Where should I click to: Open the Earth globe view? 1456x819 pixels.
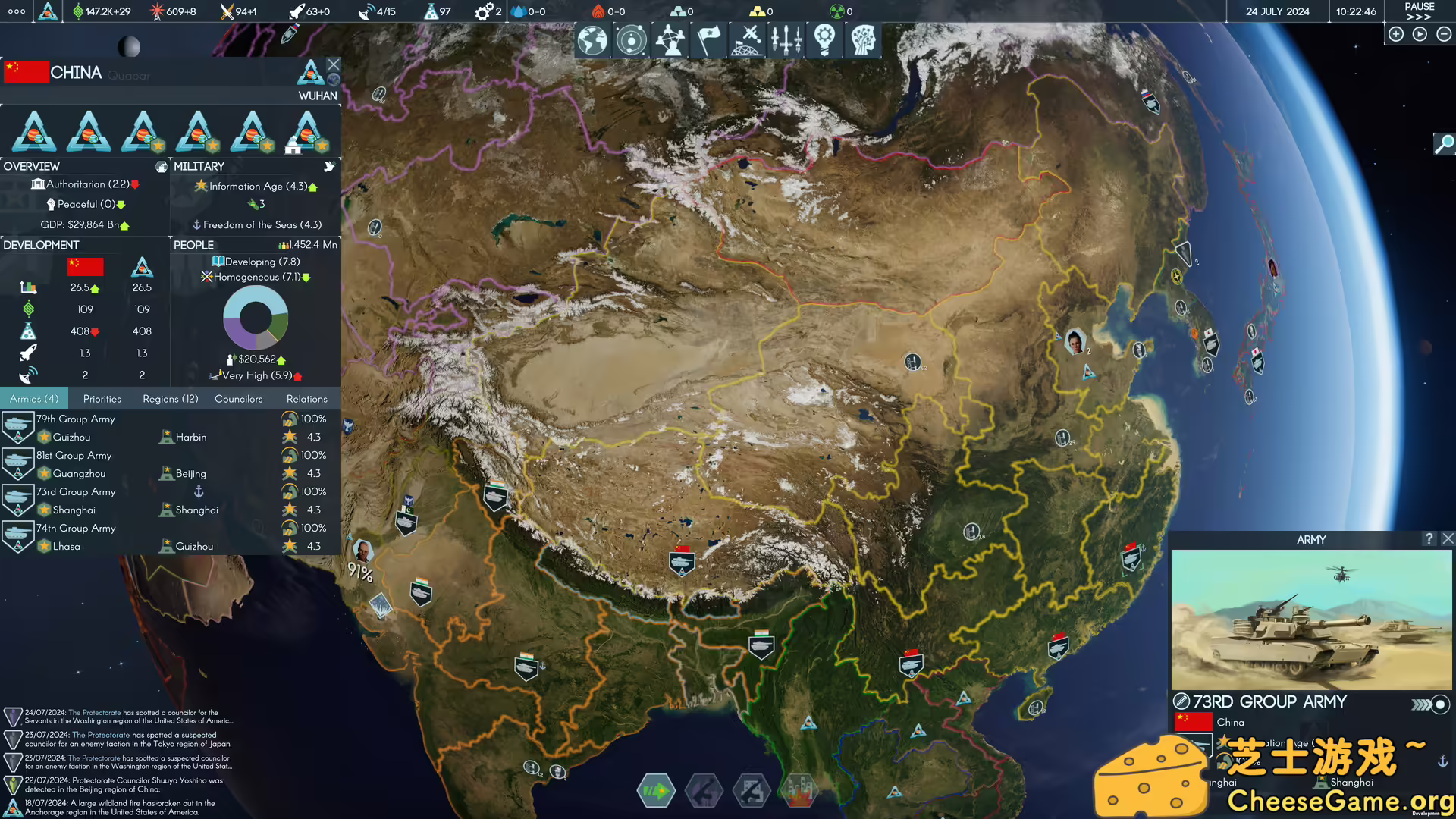click(x=592, y=40)
